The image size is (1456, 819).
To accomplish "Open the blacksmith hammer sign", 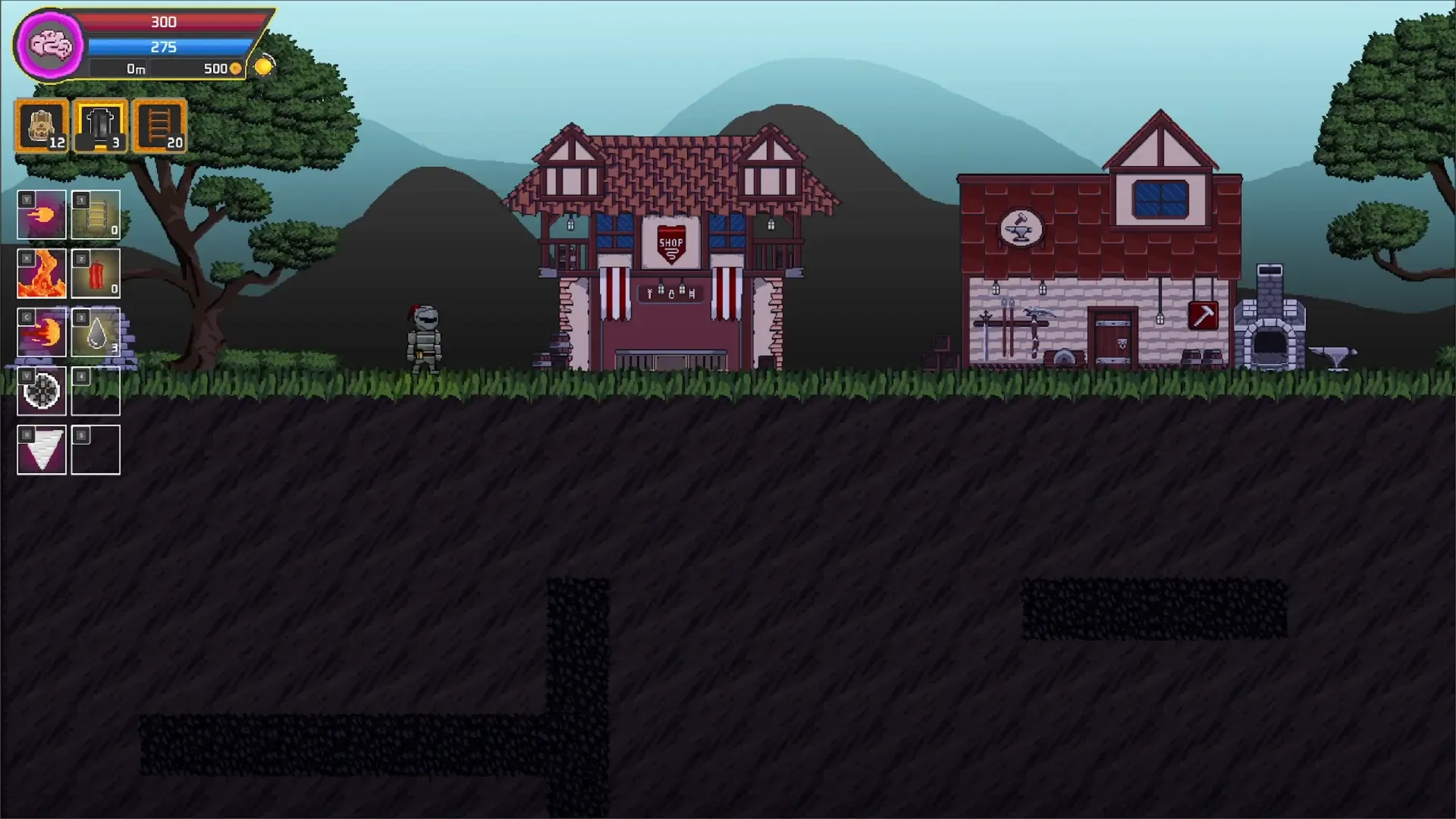I will click(1203, 315).
